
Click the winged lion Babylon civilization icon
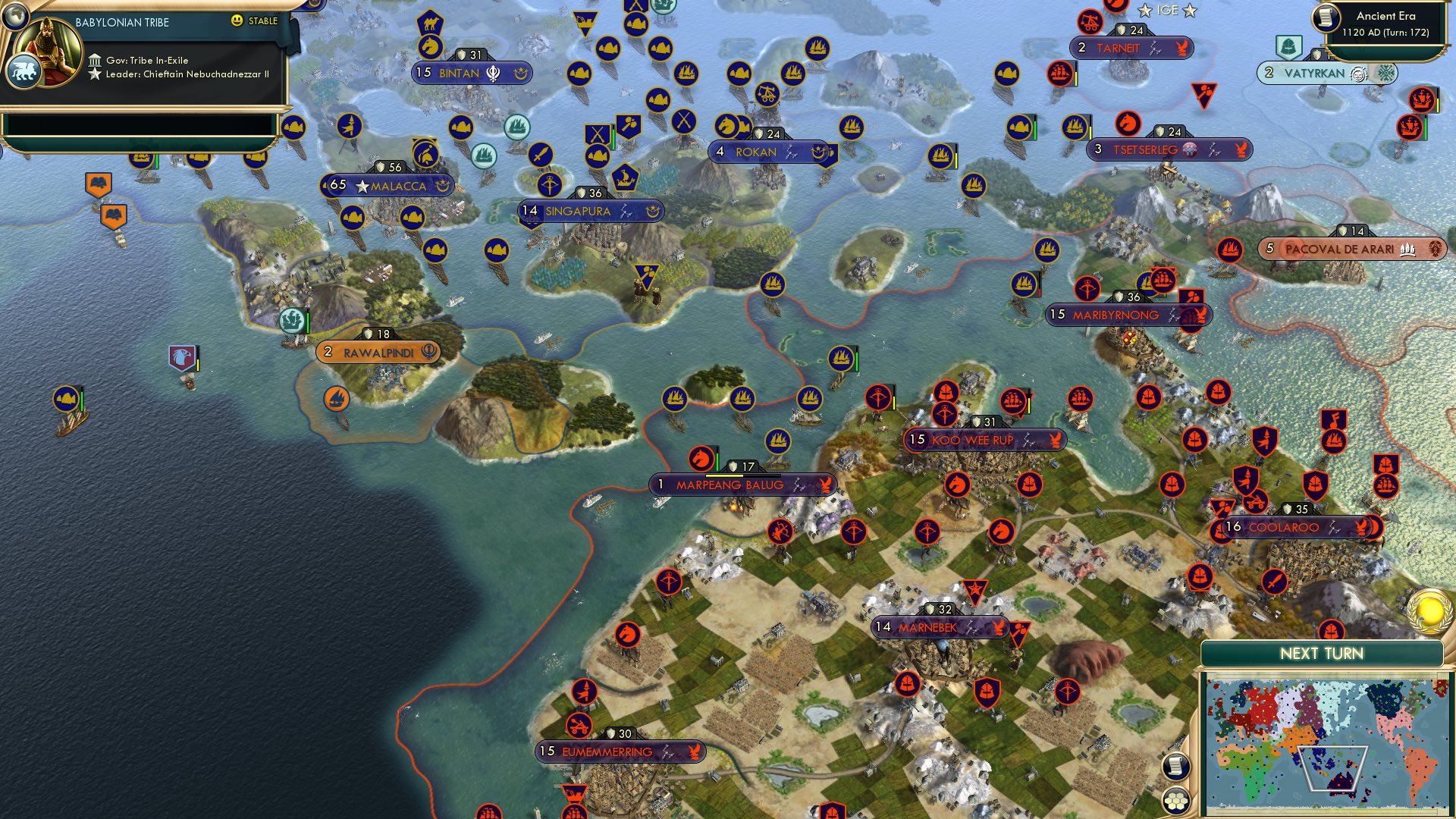point(24,69)
